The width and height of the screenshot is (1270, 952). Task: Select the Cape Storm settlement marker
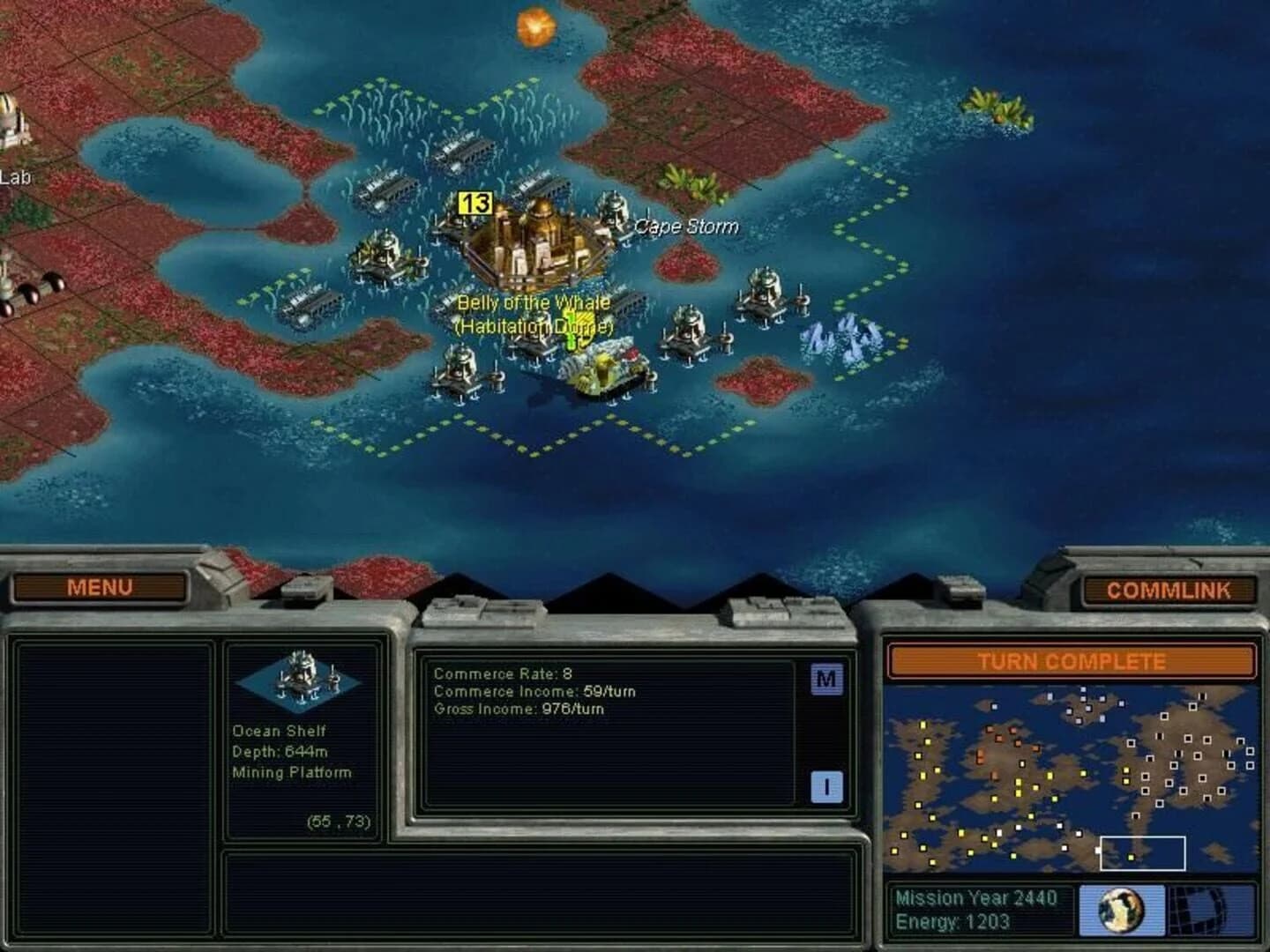point(686,227)
